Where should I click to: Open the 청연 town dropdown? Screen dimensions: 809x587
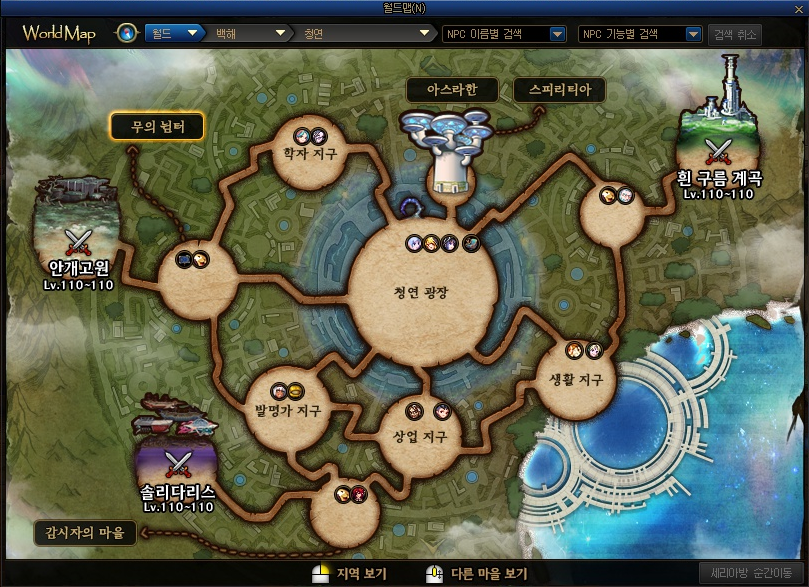click(366, 34)
